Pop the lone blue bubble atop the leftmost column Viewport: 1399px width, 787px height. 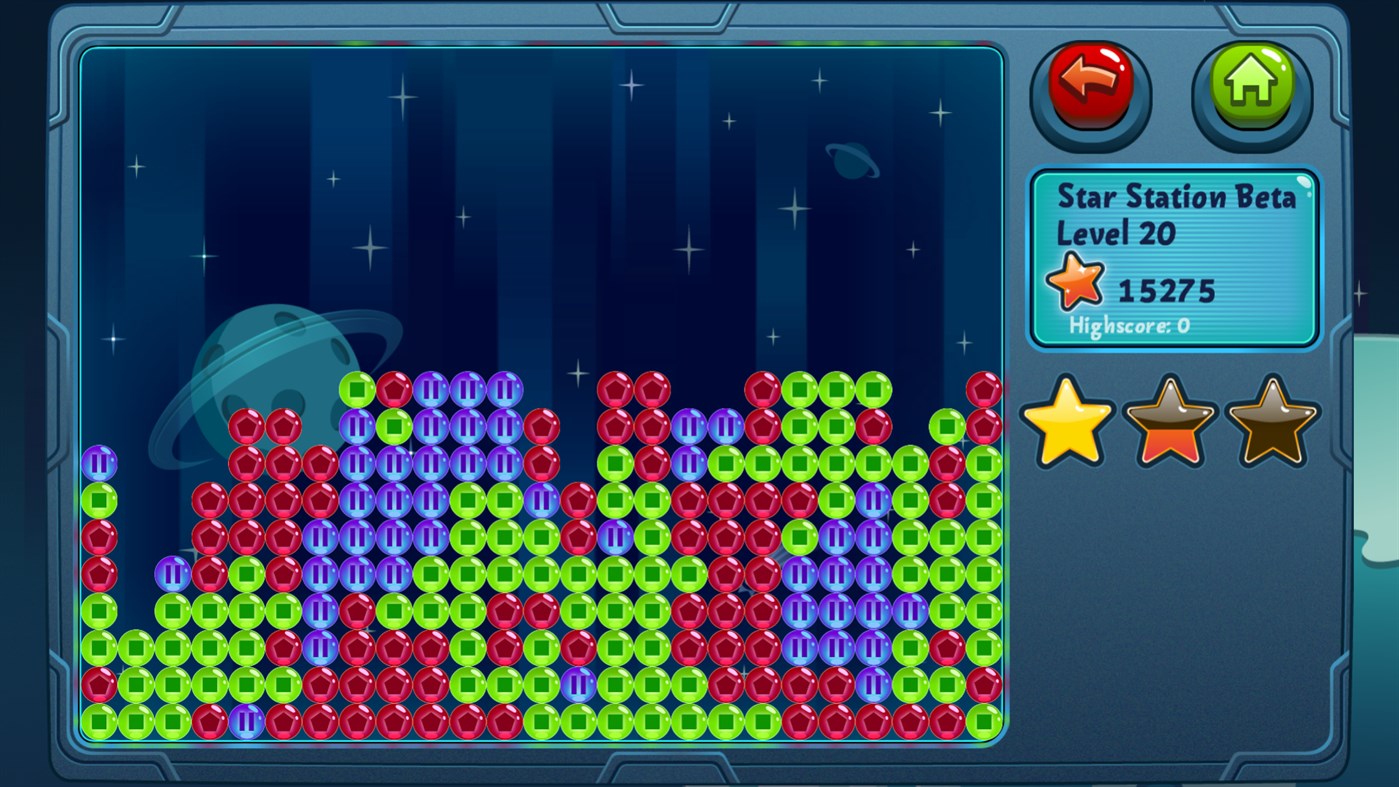coord(99,463)
